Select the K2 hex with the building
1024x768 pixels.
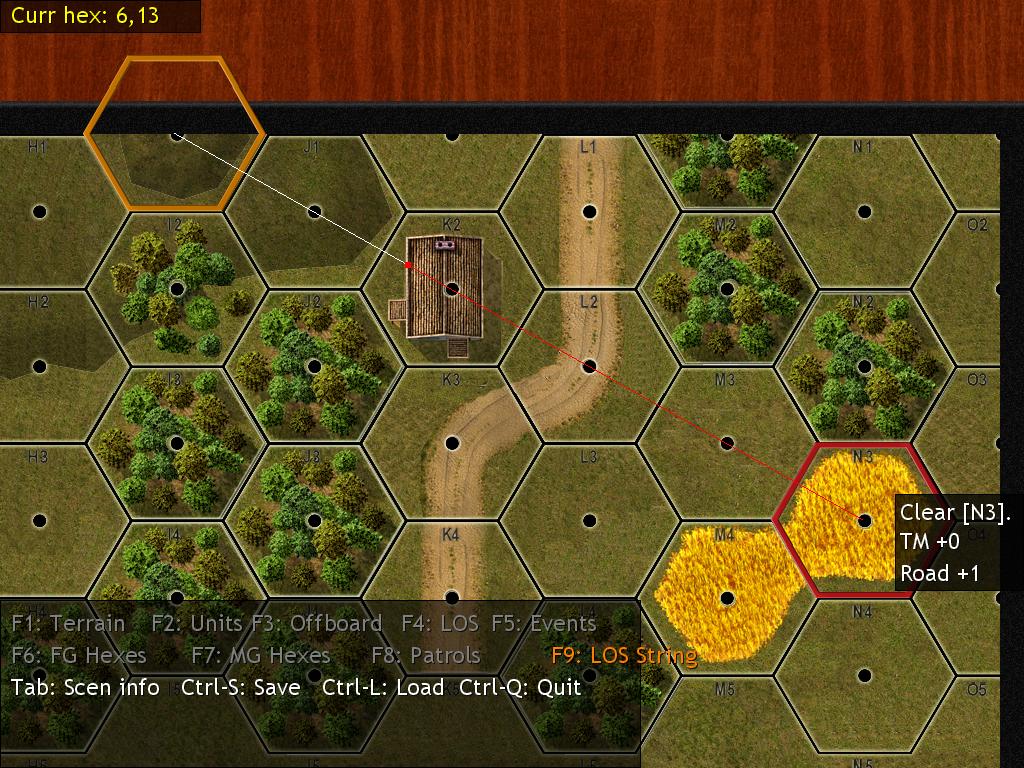click(452, 289)
